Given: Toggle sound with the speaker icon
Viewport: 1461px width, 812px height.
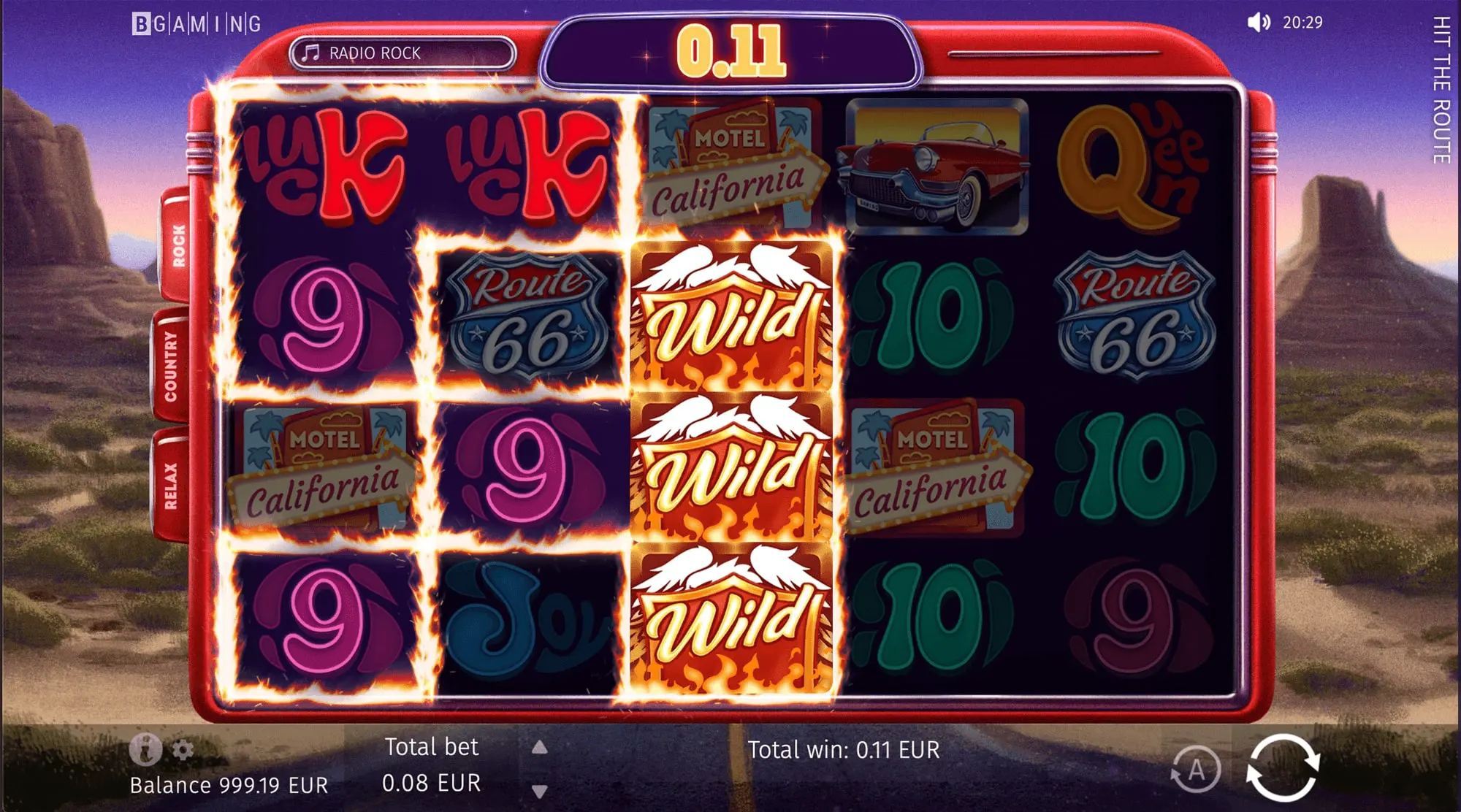Looking at the screenshot, I should [x=1258, y=23].
